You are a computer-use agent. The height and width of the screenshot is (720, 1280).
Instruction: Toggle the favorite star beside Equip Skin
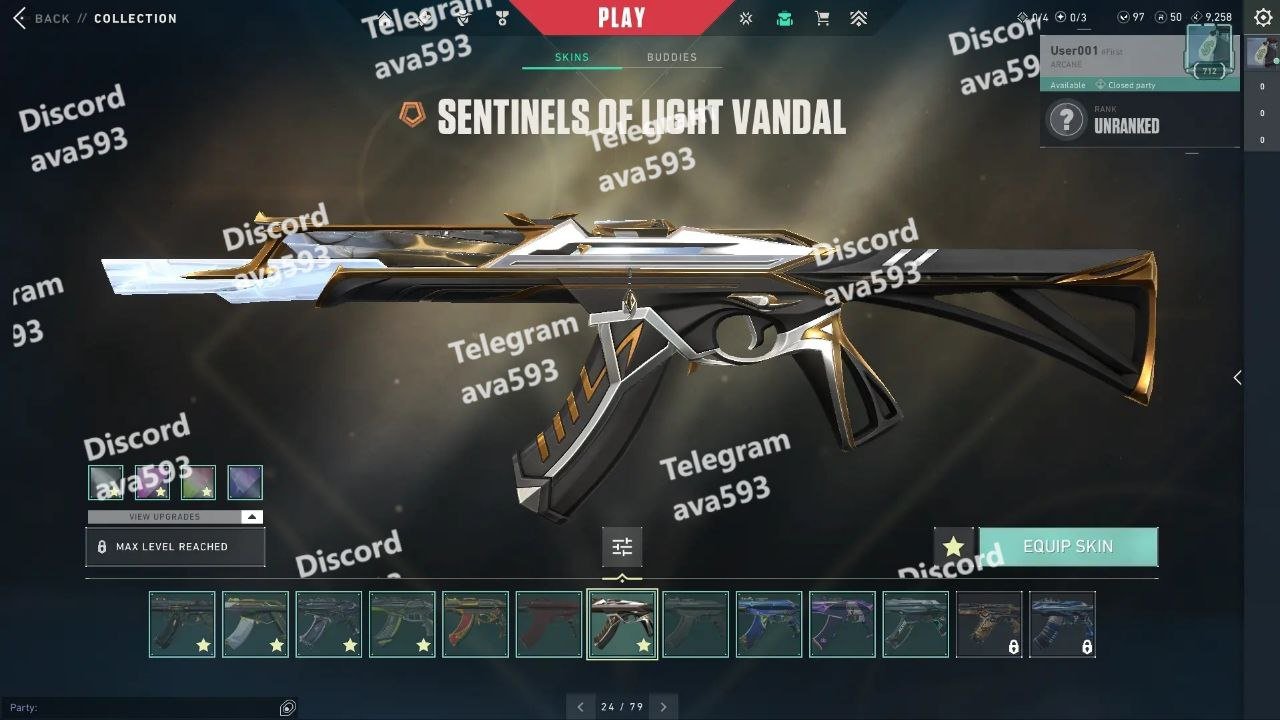(953, 547)
